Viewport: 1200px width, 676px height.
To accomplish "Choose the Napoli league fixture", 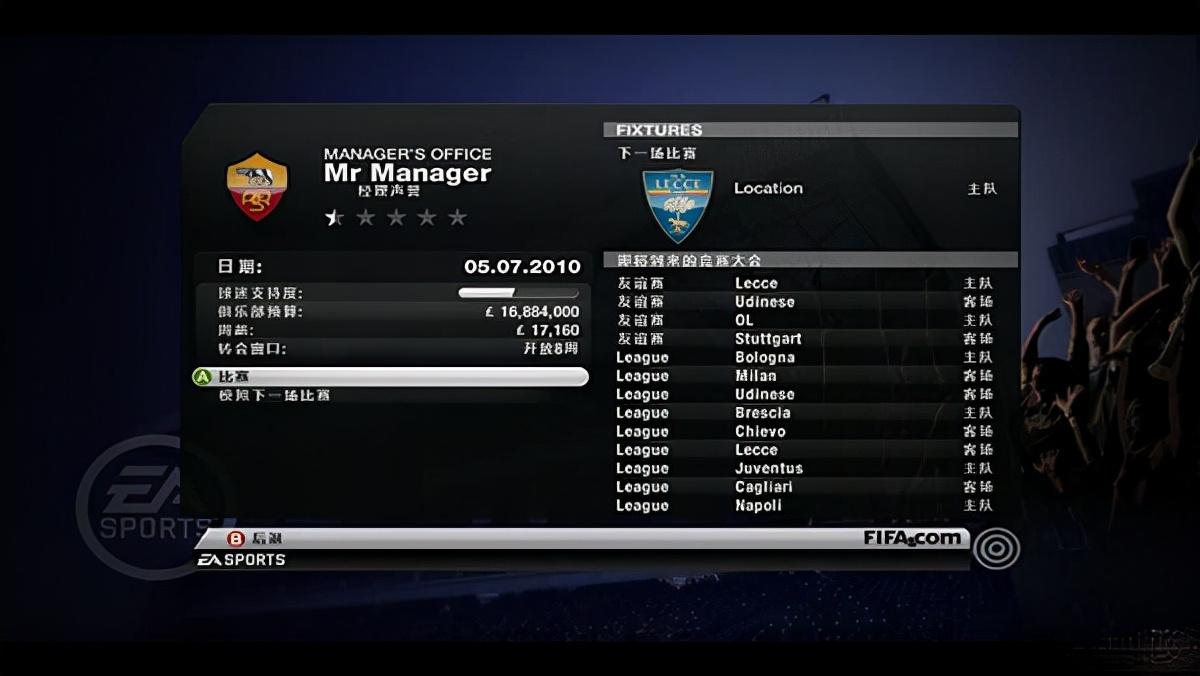I will coord(758,506).
